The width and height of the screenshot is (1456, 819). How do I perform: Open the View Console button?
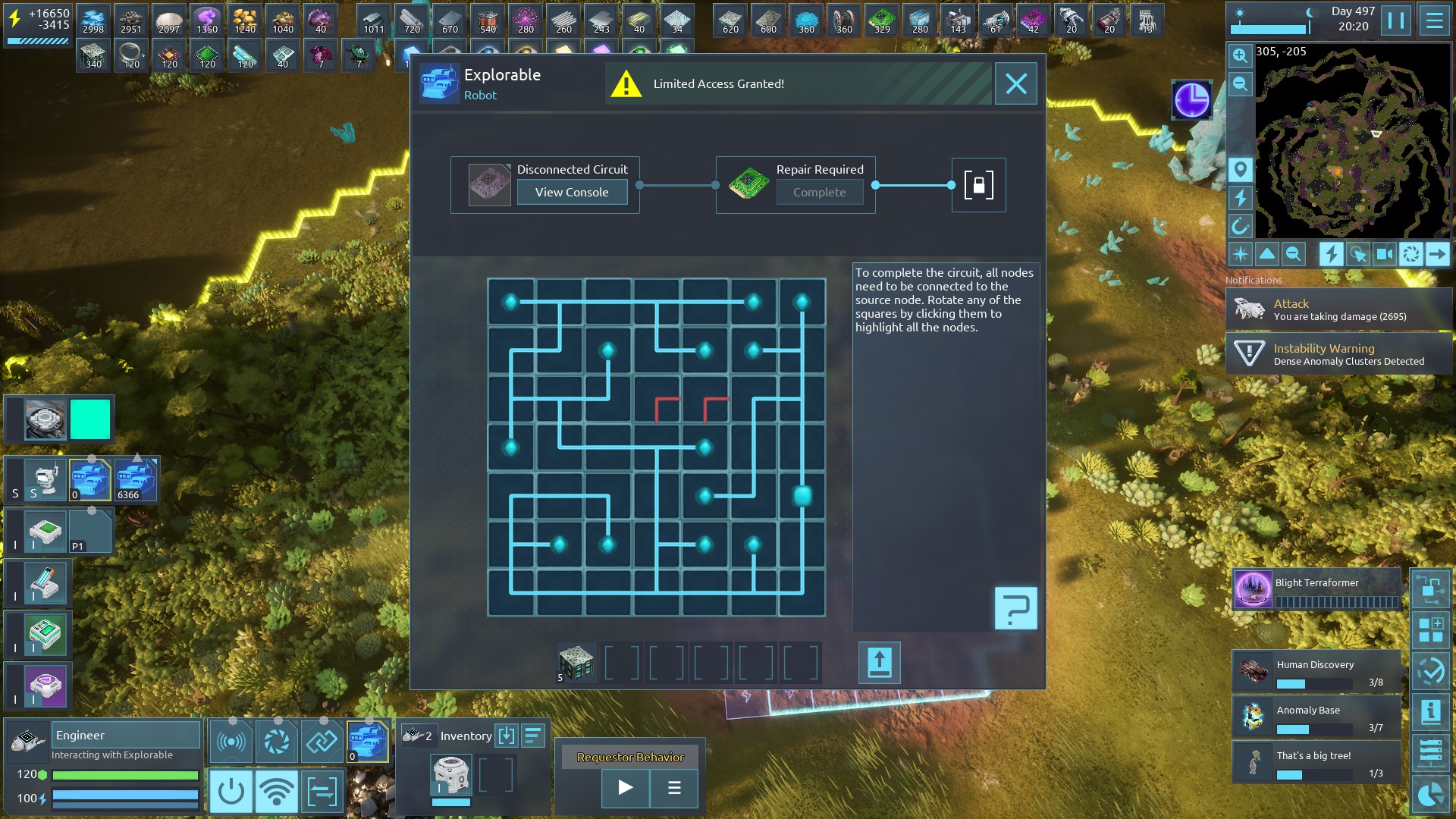tap(572, 192)
